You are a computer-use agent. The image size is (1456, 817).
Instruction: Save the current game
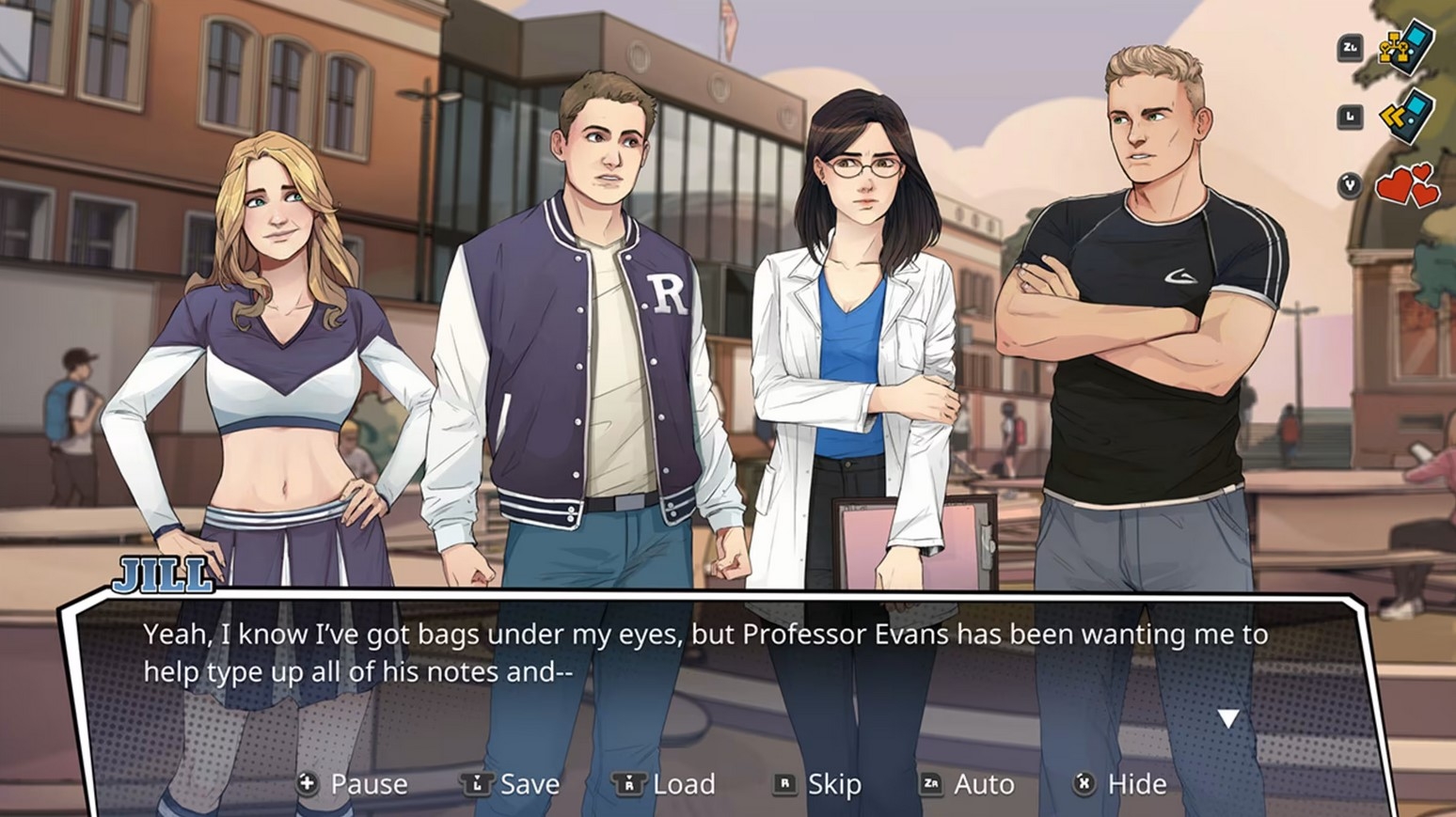tap(511, 783)
